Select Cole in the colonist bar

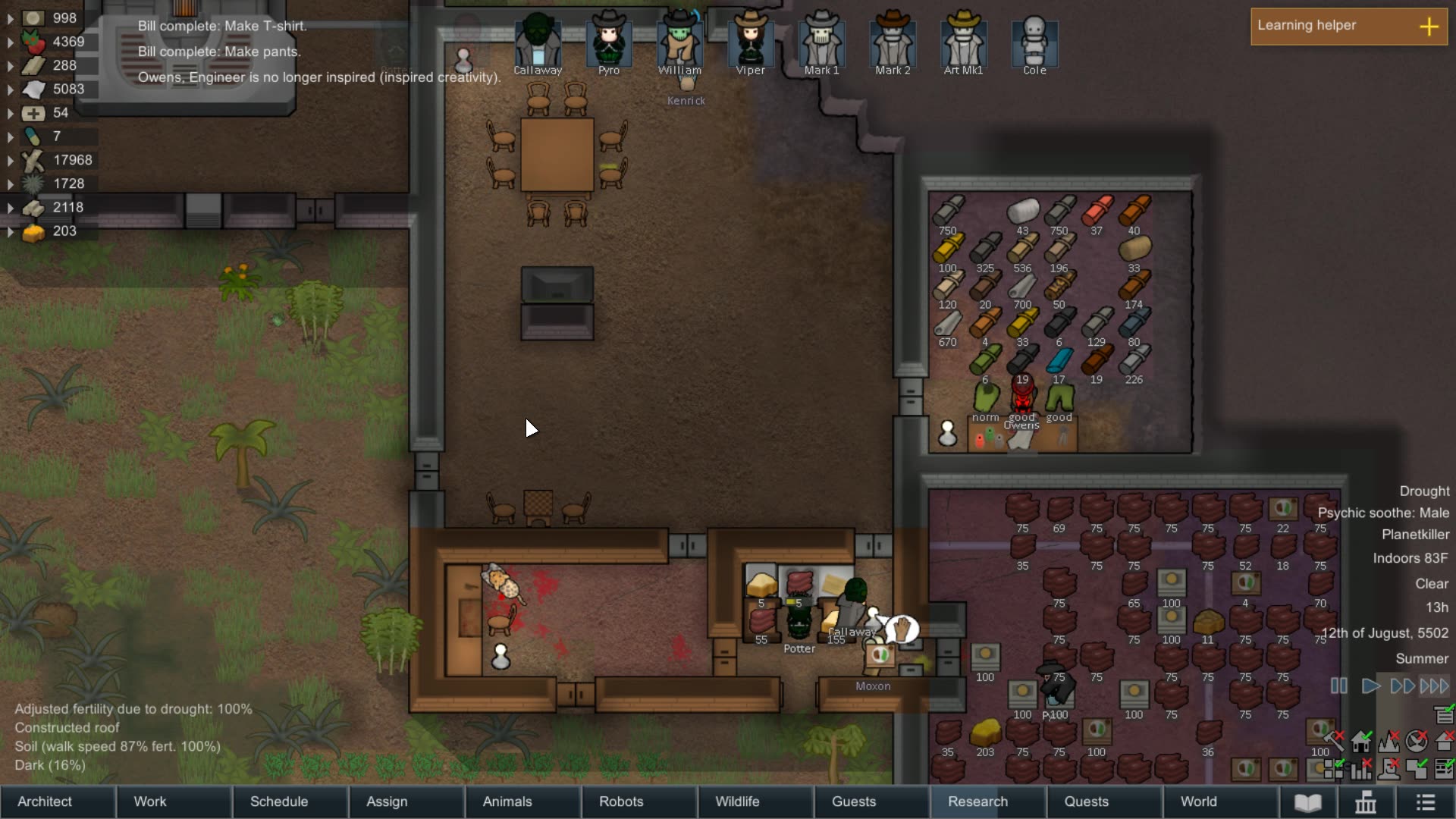click(x=1034, y=42)
